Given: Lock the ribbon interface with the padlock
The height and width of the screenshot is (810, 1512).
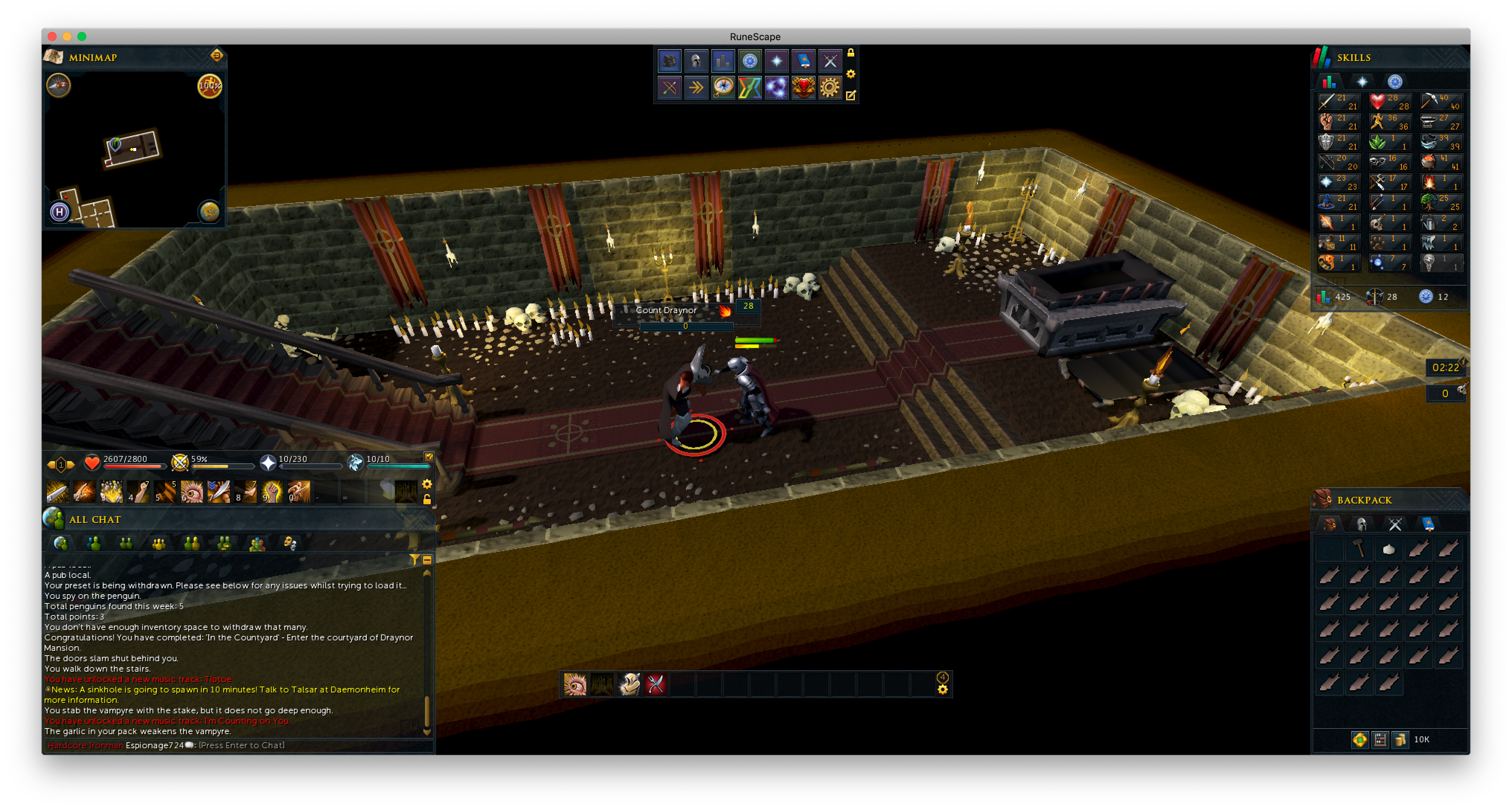Looking at the screenshot, I should point(850,53).
